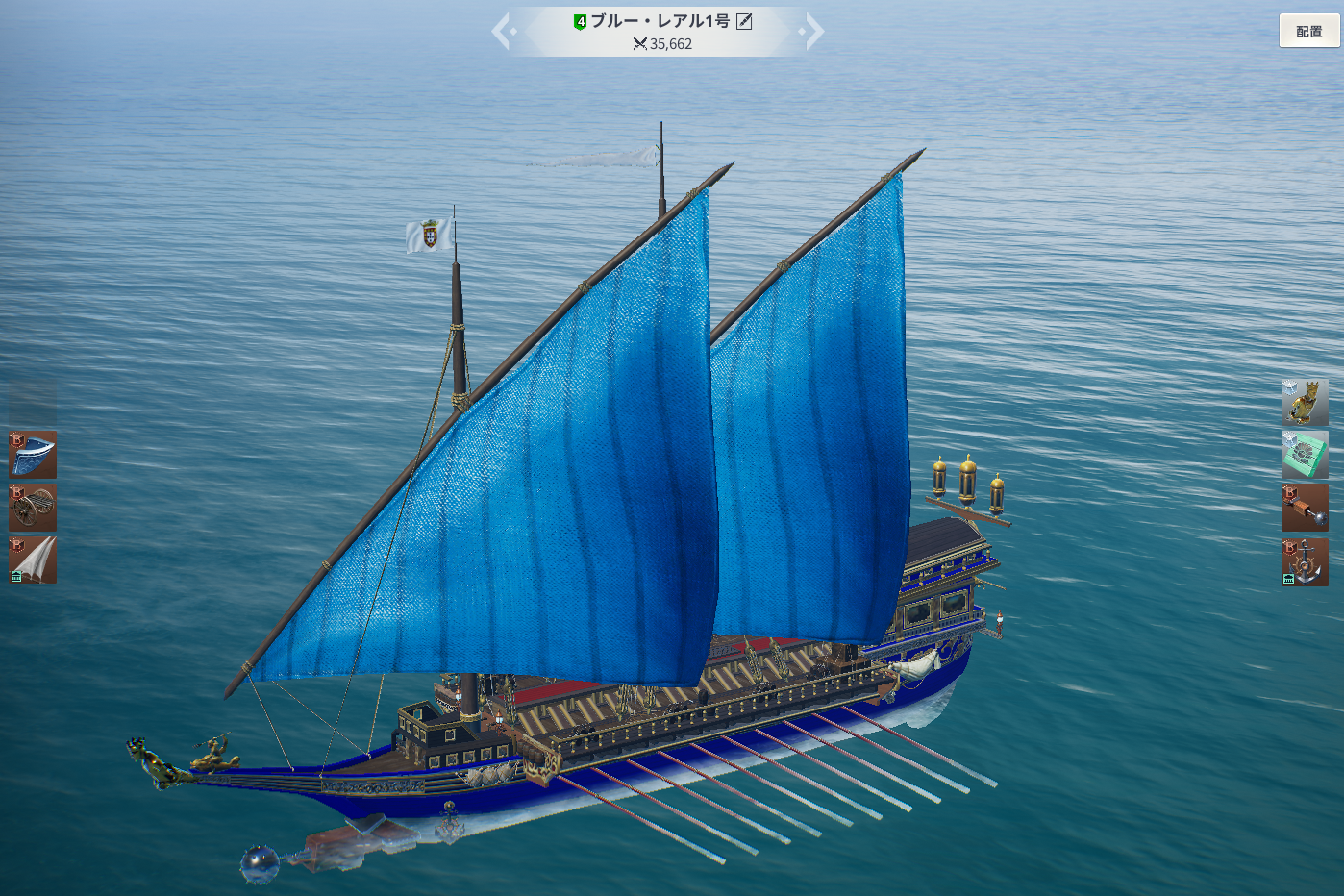This screenshot has height=896, width=1344.
Task: Select the spiked ram equipment slot
Action: tap(1305, 508)
